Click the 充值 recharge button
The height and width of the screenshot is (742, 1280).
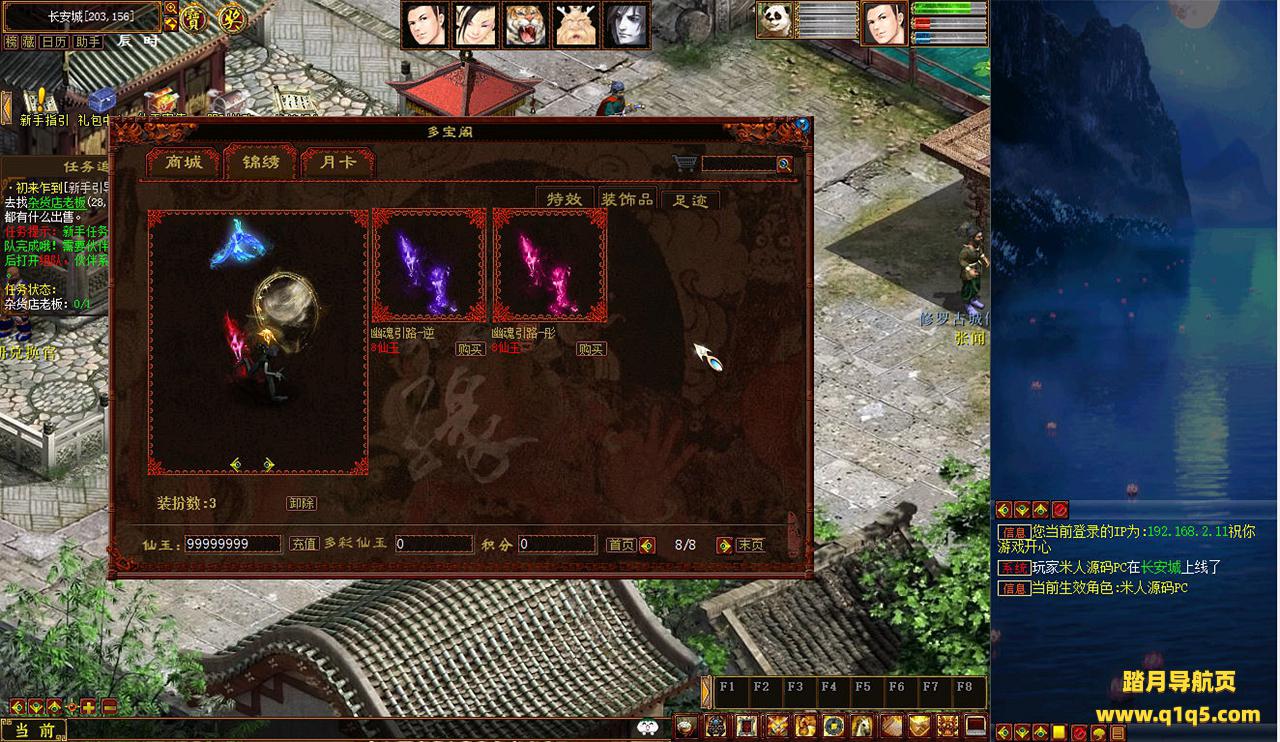point(304,544)
